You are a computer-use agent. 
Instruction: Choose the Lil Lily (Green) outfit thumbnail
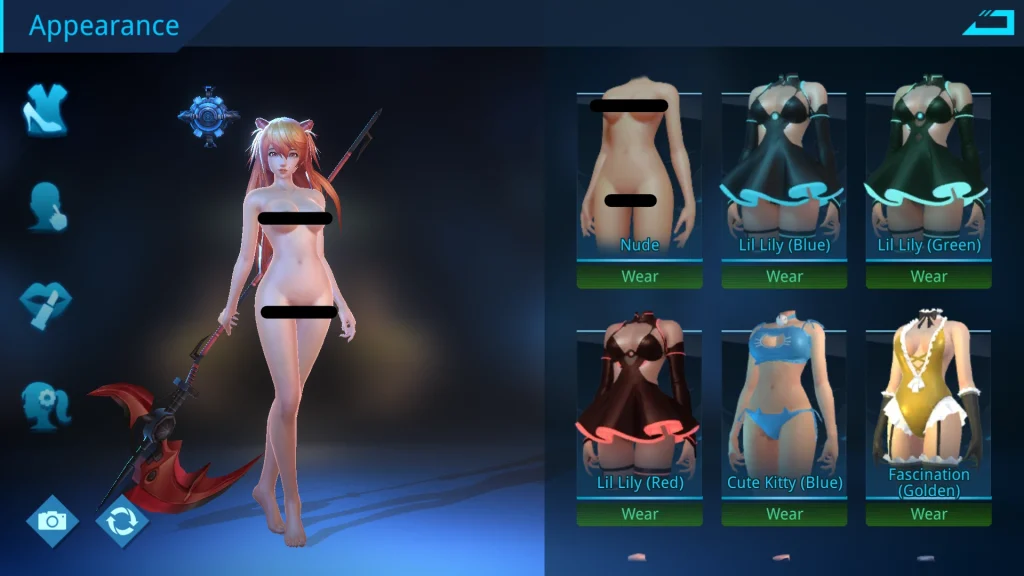928,165
